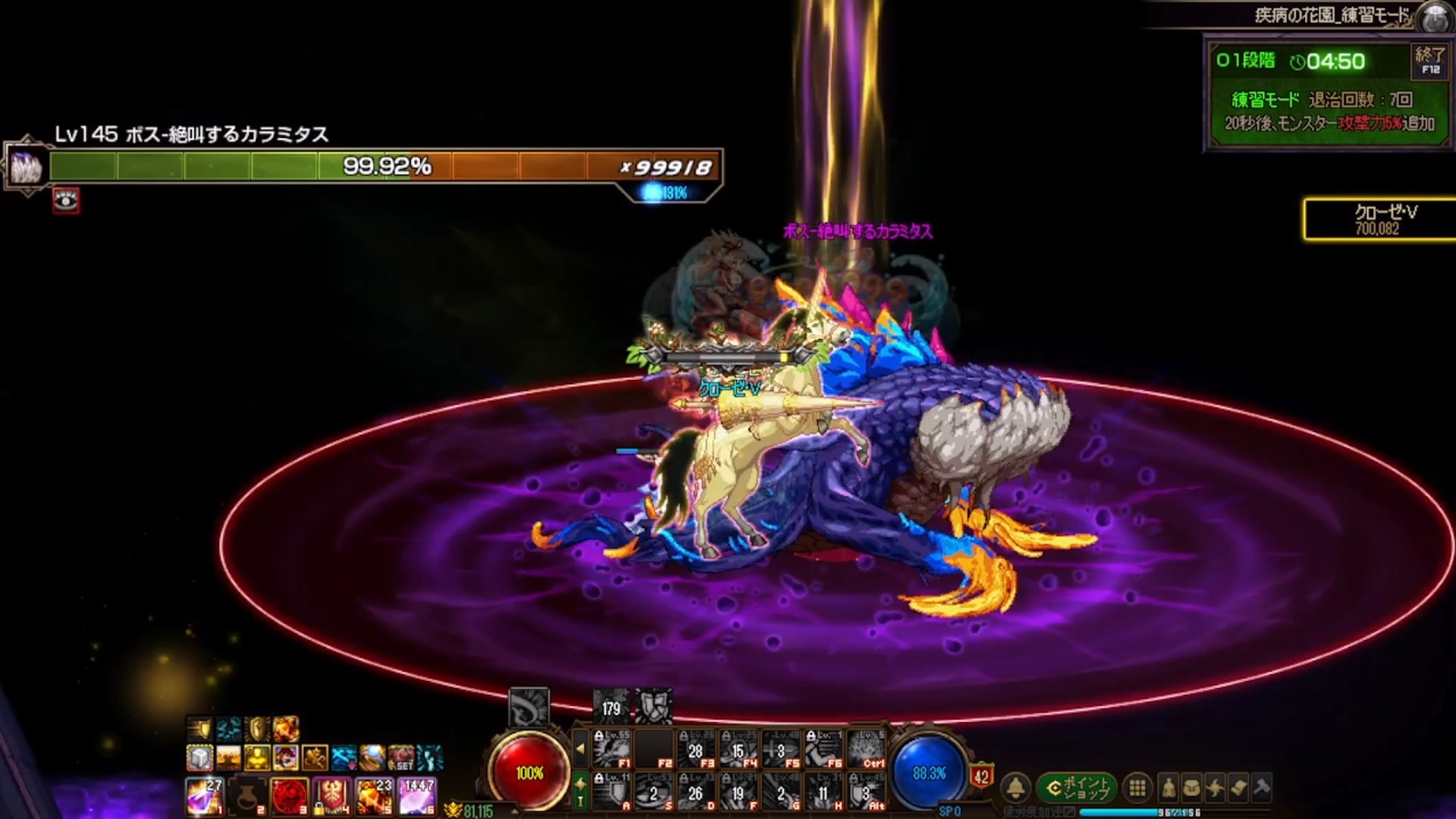Open the grid menu button
The width and height of the screenshot is (1456, 819).
(x=1137, y=789)
